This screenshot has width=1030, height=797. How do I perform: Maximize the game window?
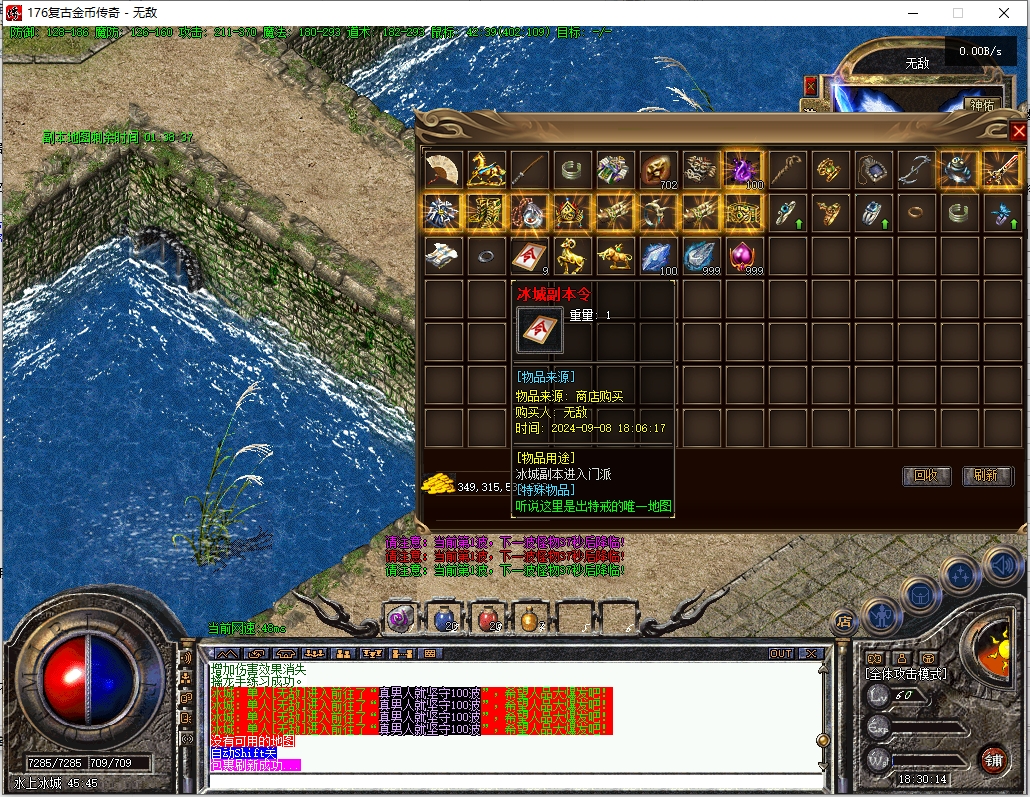(x=958, y=13)
